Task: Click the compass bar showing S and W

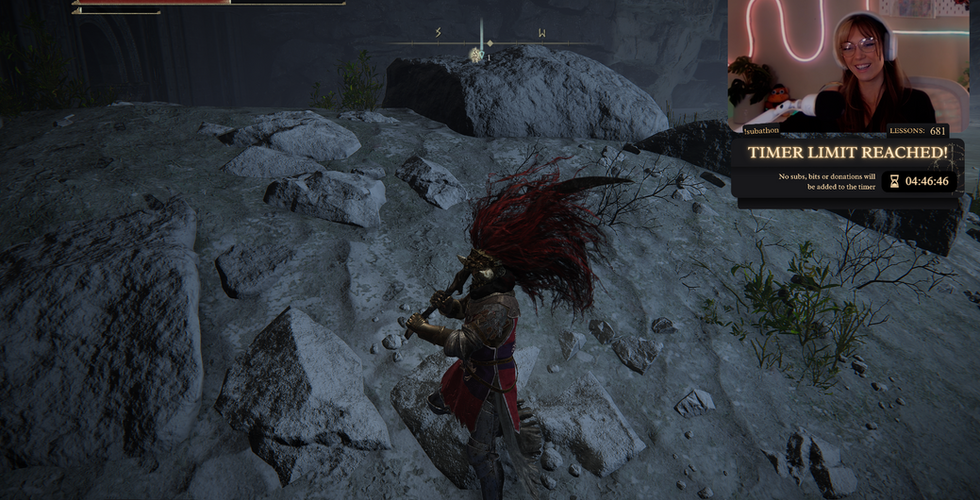Action: pos(488,41)
